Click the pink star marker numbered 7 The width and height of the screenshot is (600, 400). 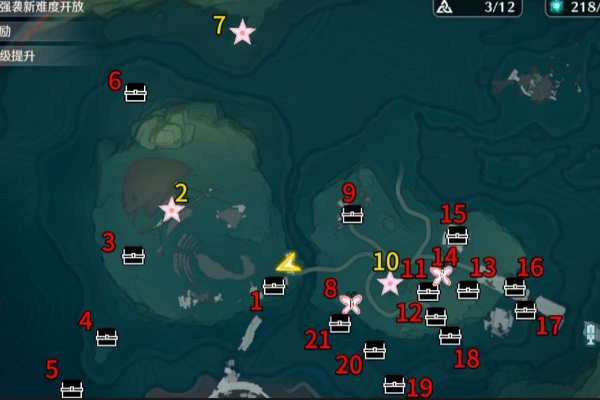[x=242, y=33]
